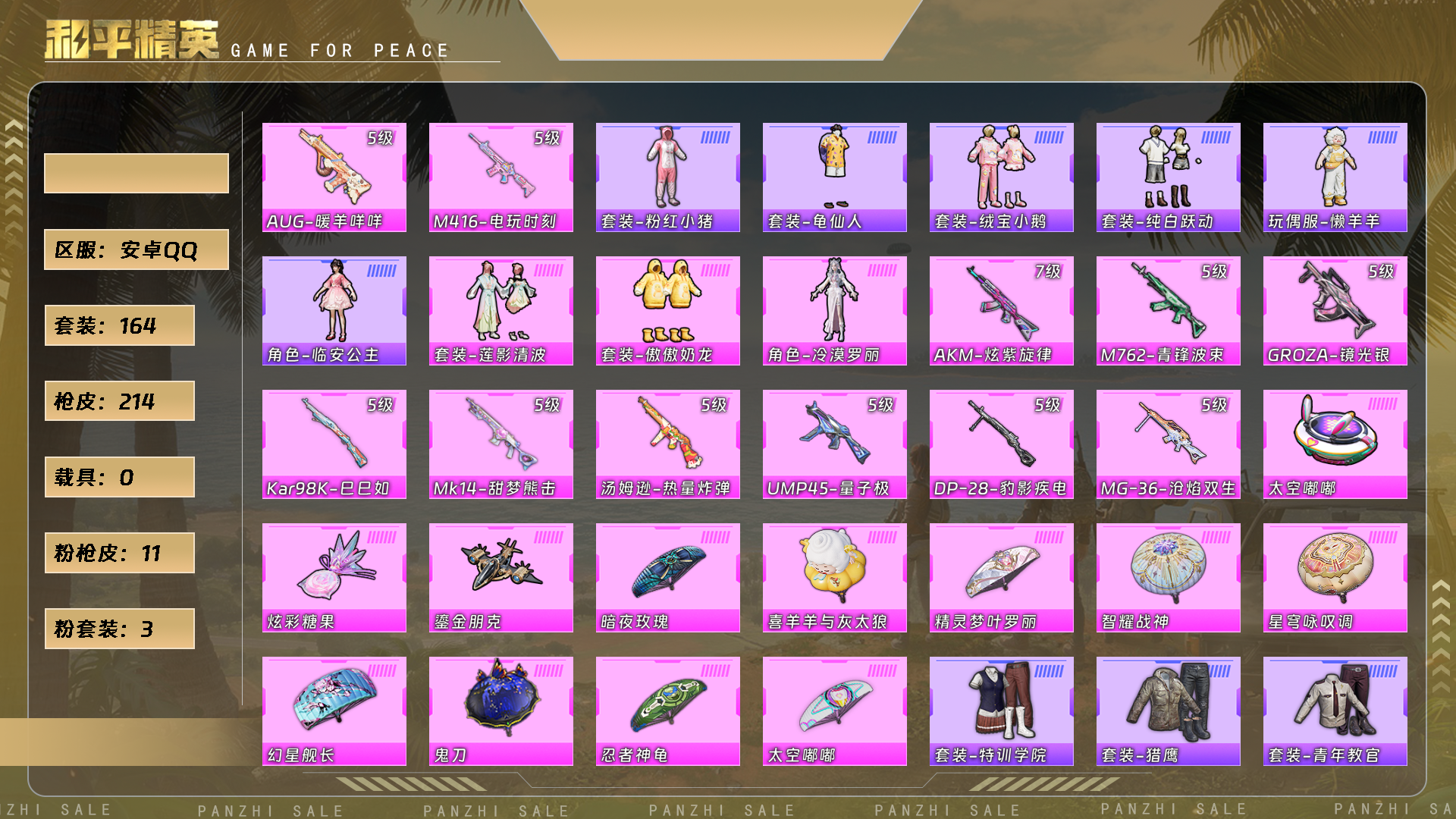Choose the M416-电玩时刻 skin tile
The width and height of the screenshot is (1456, 819).
[500, 177]
